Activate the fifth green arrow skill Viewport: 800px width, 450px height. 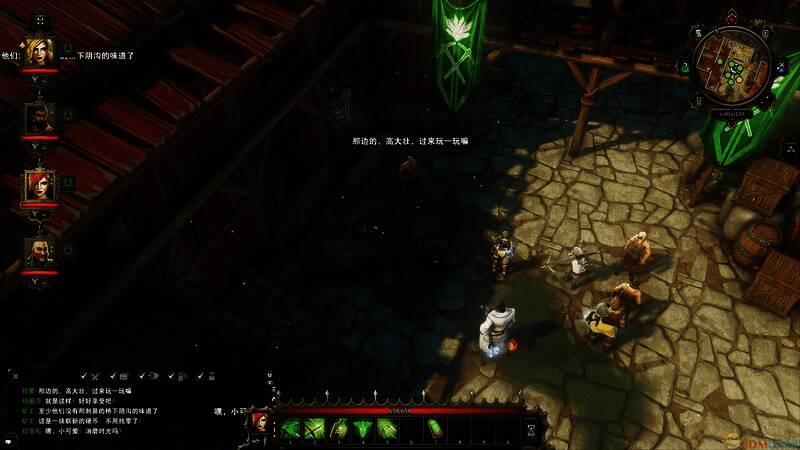click(x=388, y=428)
